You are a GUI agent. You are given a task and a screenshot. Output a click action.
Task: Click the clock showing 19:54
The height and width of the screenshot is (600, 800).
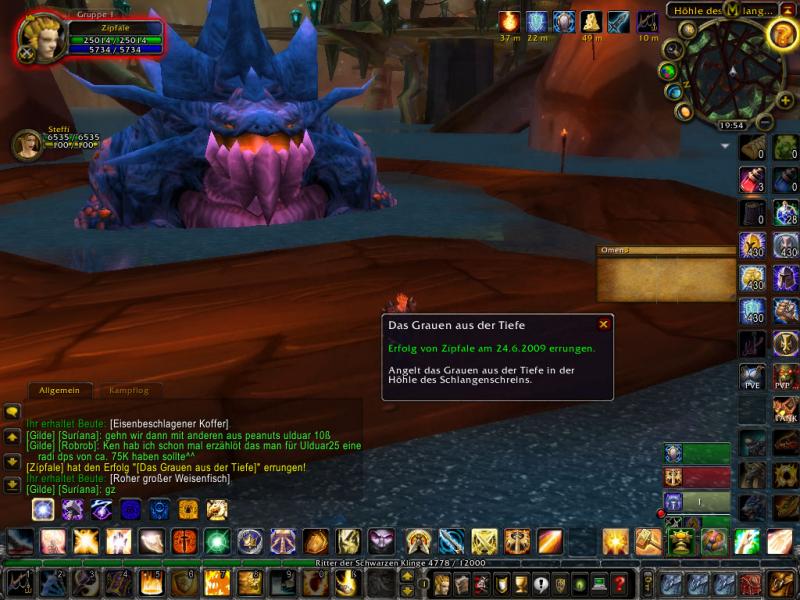tap(731, 125)
